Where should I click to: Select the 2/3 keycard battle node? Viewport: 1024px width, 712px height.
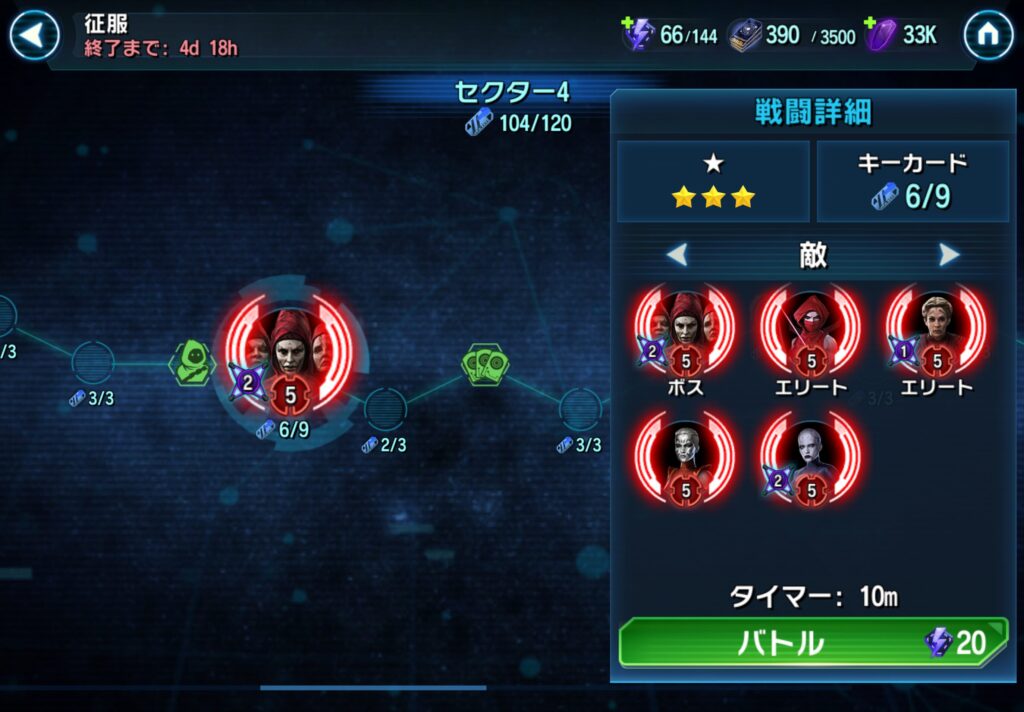[385, 410]
